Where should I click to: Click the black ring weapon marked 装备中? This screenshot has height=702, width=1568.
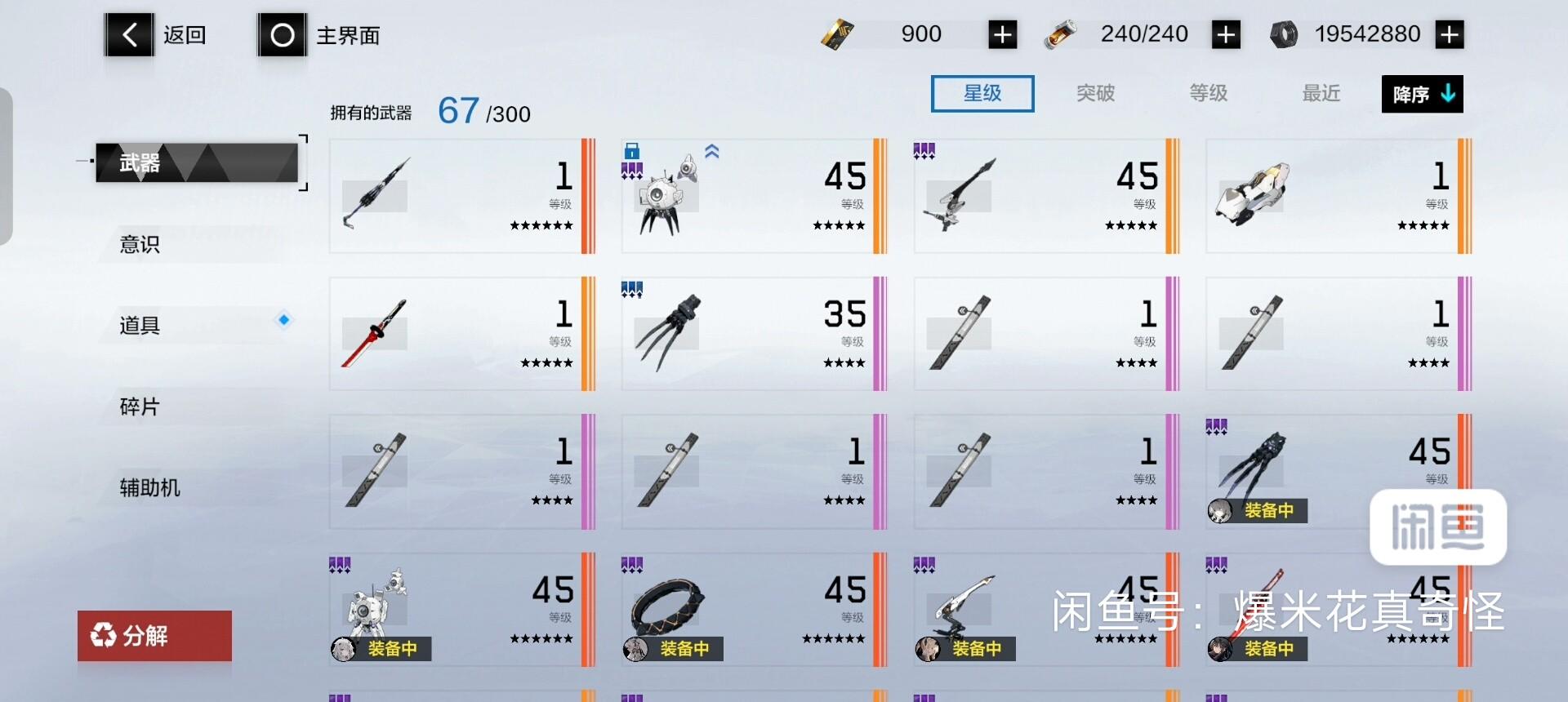click(x=670, y=610)
